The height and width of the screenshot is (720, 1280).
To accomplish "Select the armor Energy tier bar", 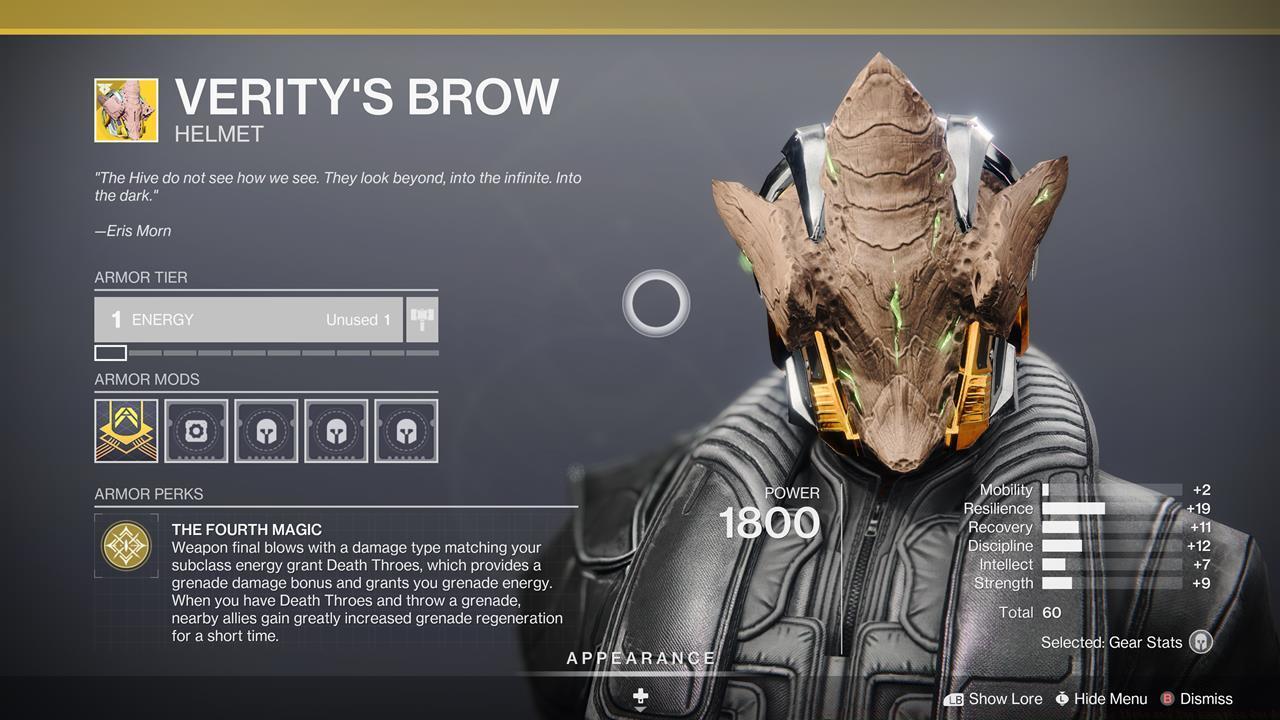I will coord(249,320).
